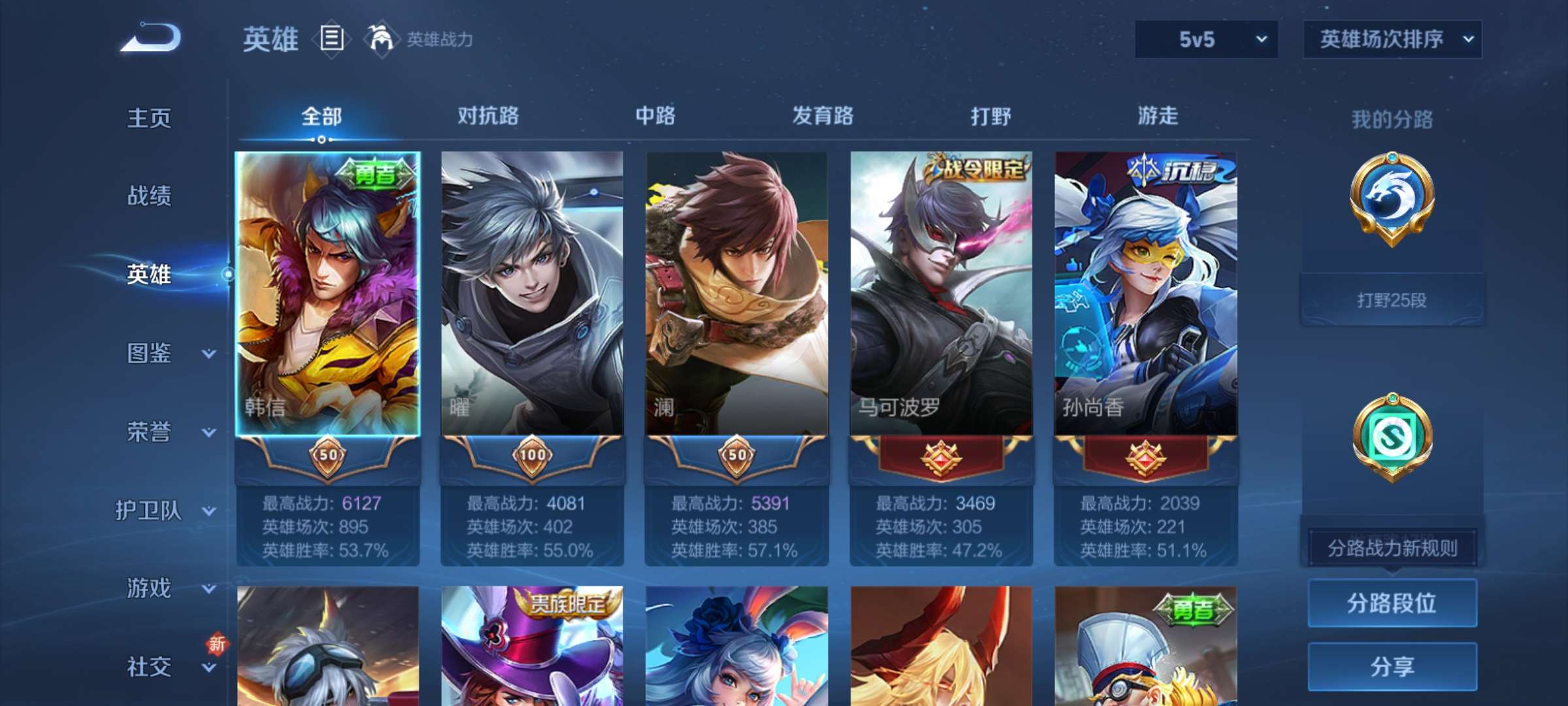Click the 分享 button

click(1392, 665)
